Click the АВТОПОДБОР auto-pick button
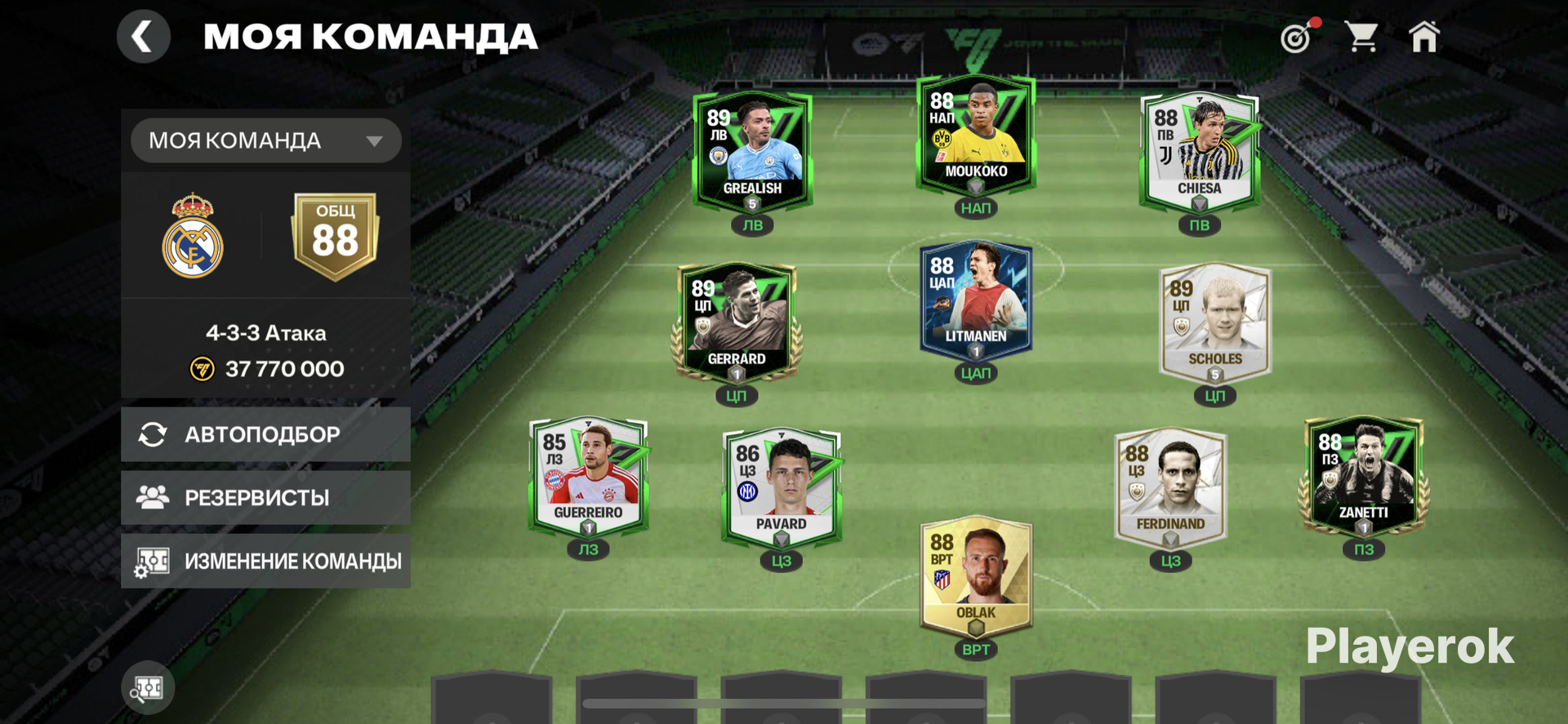This screenshot has width=1568, height=724. click(265, 434)
